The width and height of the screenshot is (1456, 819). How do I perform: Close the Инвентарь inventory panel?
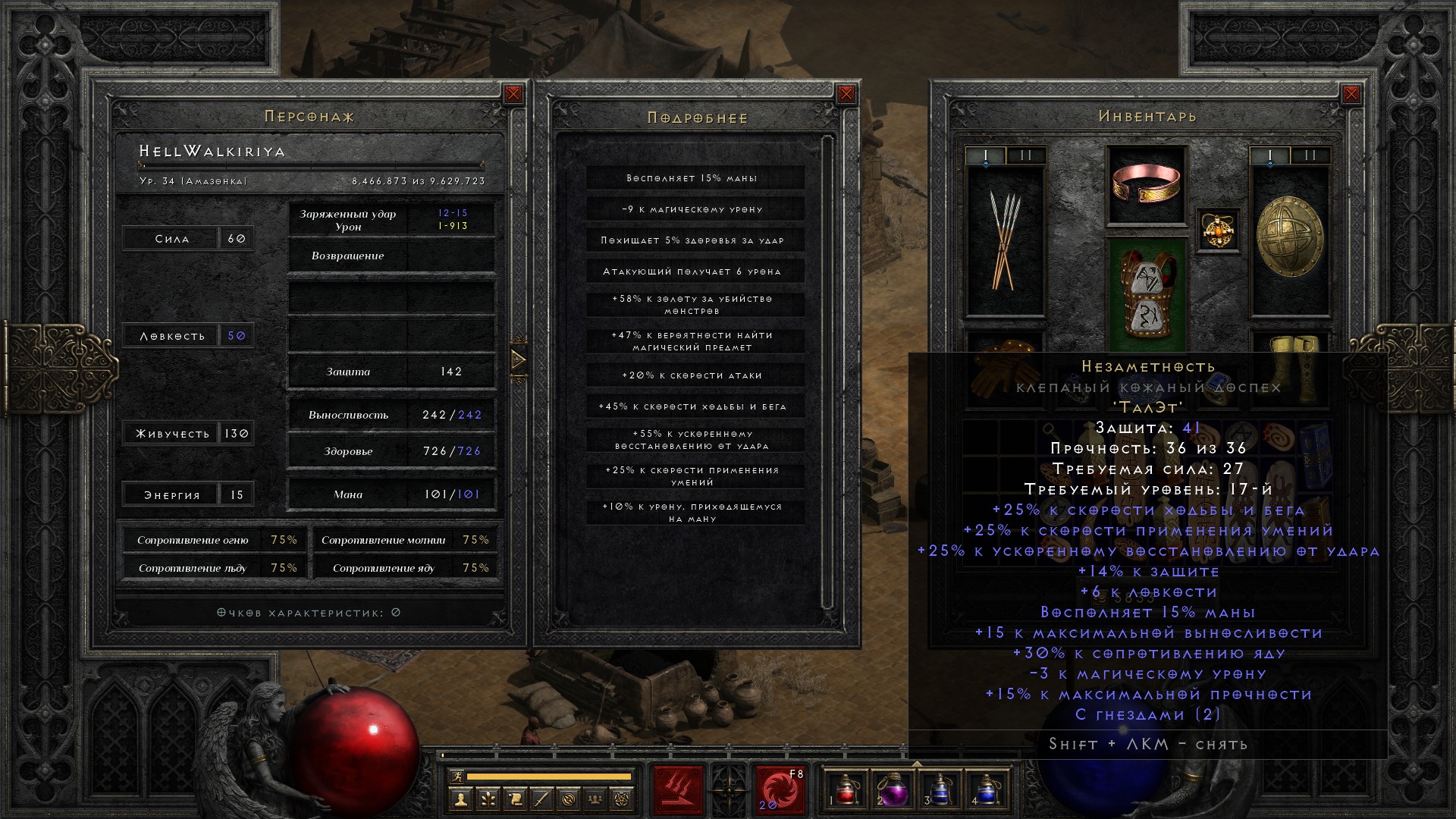1351,94
